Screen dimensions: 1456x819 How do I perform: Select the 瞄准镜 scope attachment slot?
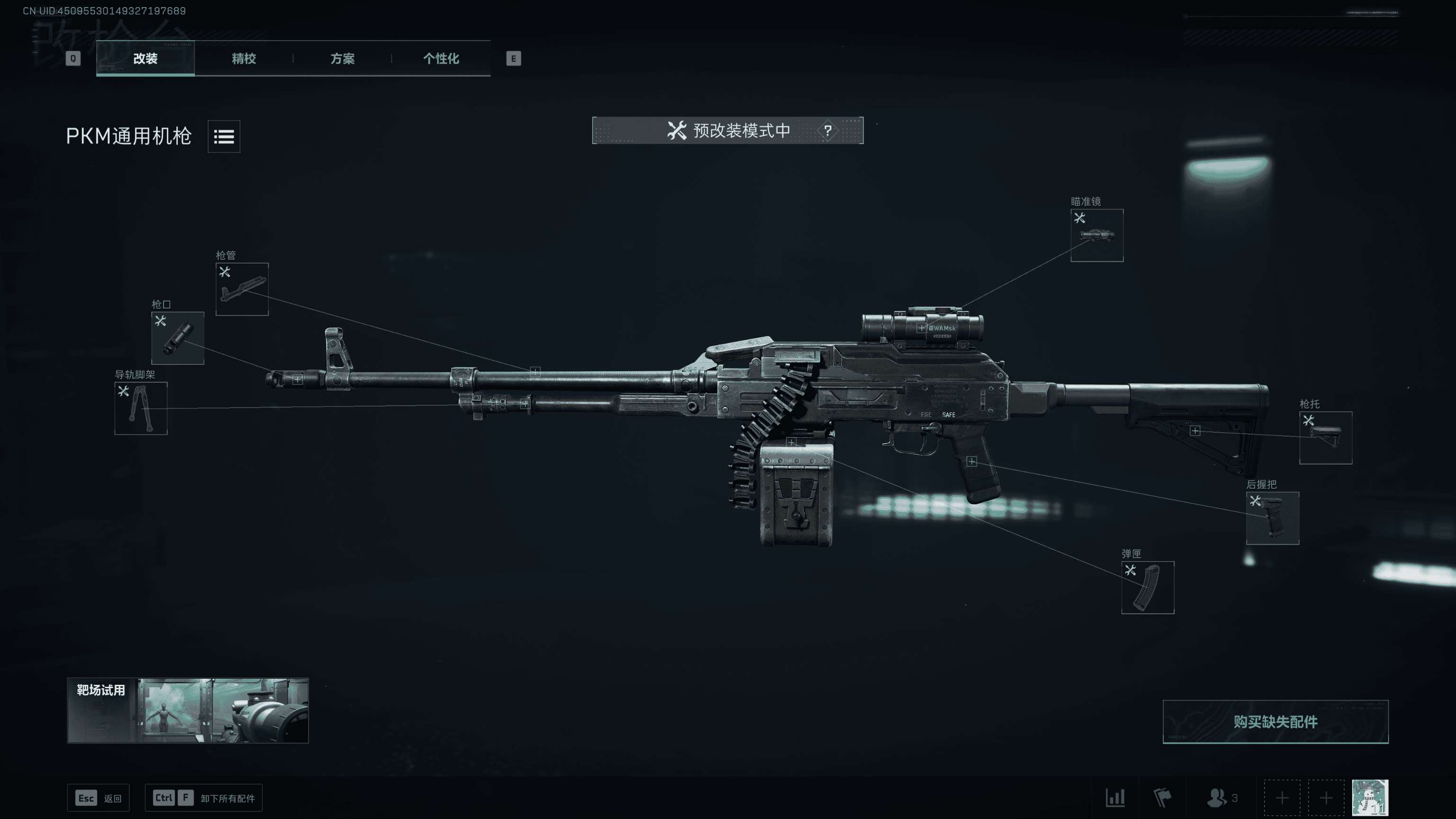(x=1097, y=235)
